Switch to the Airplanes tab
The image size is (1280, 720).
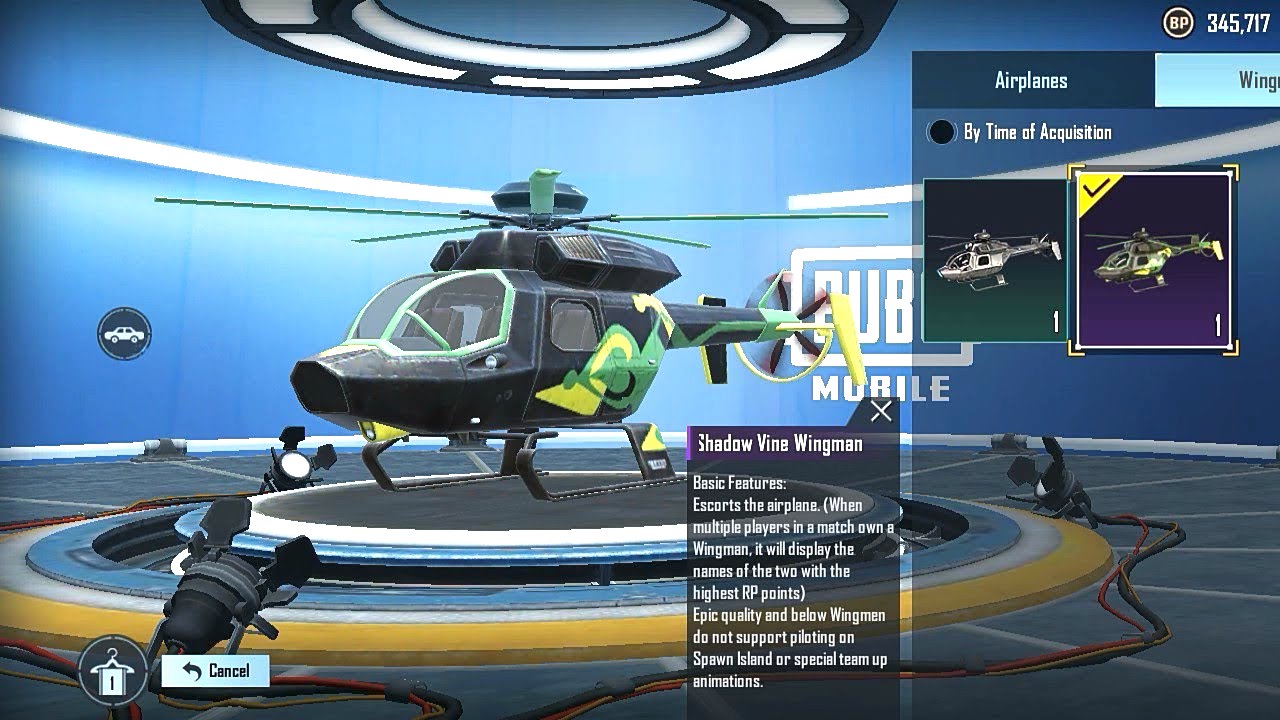(1030, 80)
